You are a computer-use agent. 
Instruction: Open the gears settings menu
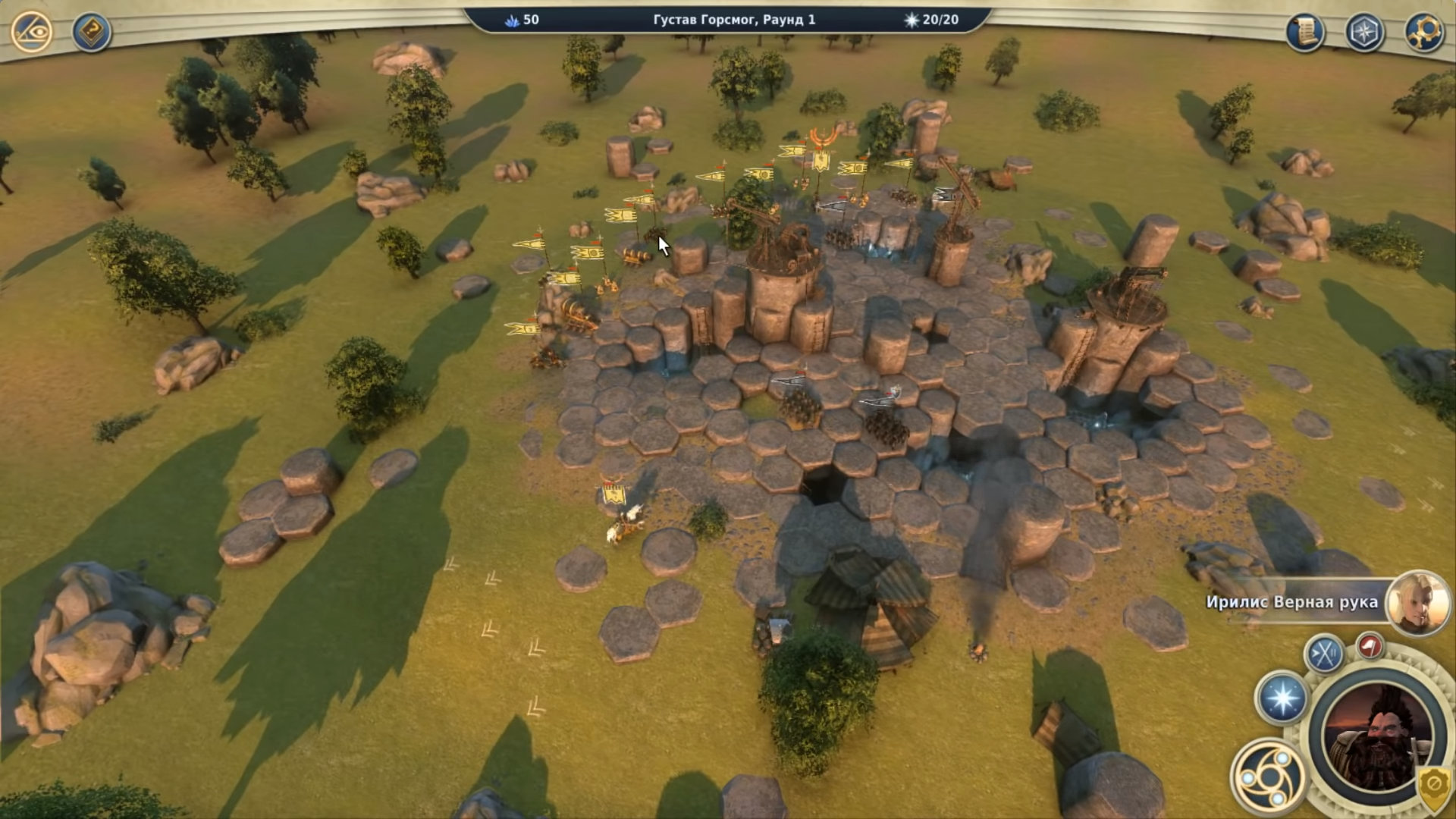coord(1423,33)
